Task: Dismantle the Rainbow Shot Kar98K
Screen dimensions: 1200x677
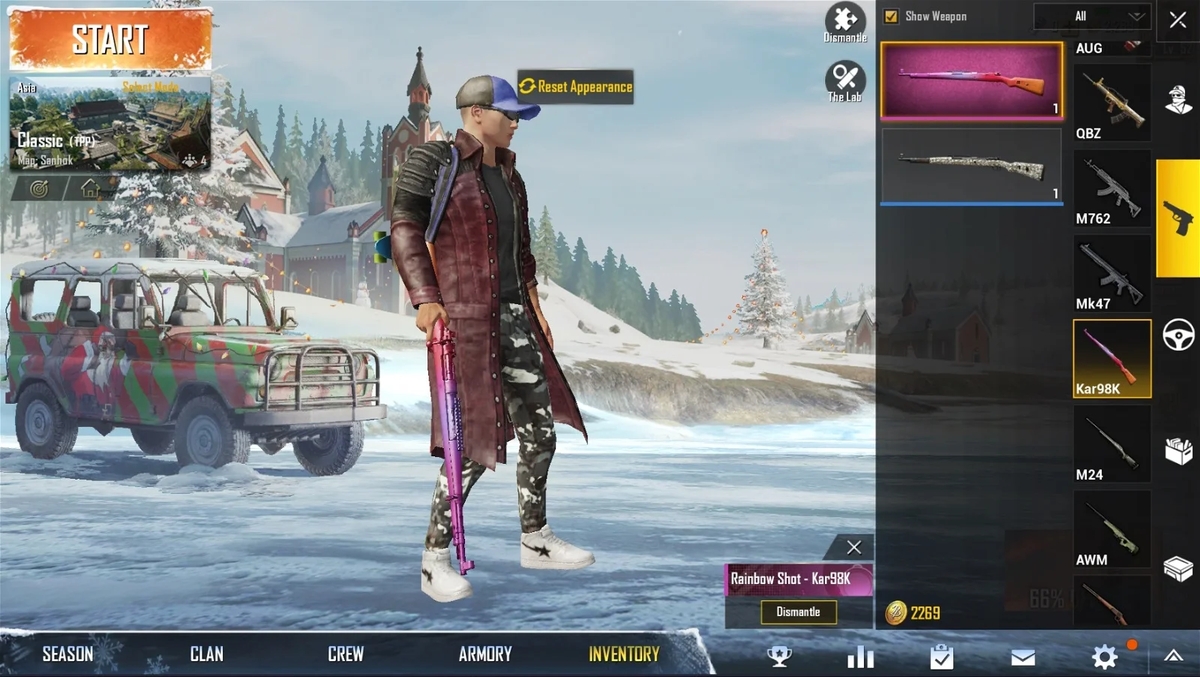Action: tap(798, 612)
